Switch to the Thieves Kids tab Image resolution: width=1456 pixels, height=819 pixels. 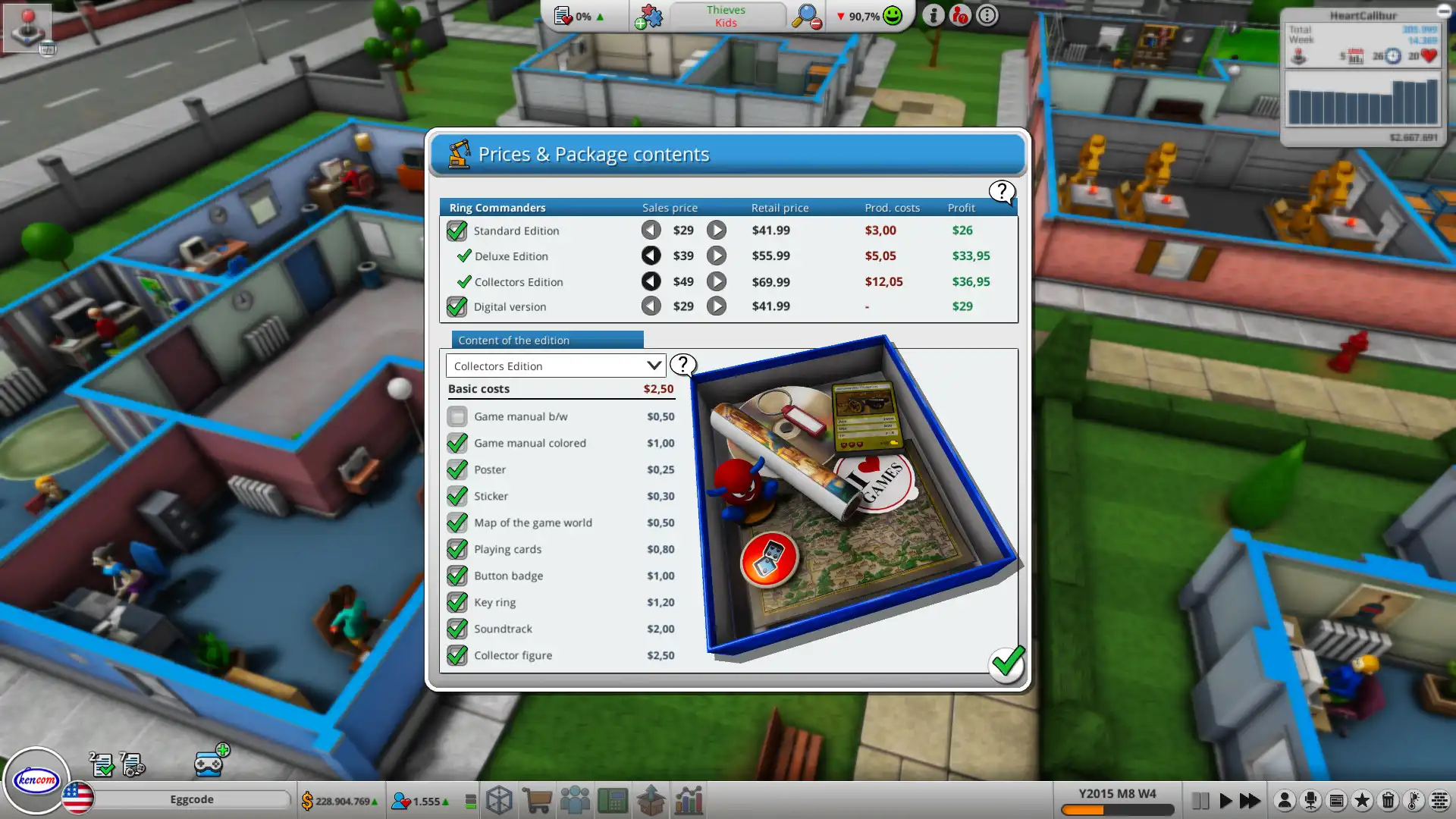pyautogui.click(x=726, y=16)
